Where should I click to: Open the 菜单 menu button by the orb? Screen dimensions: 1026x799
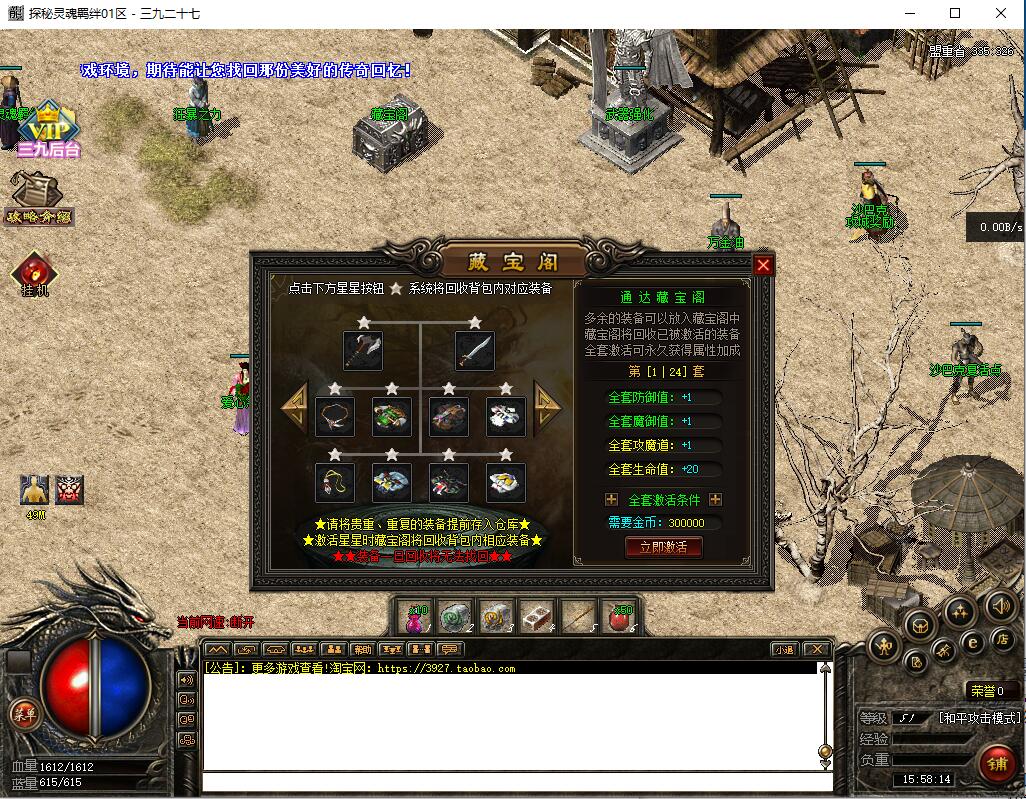click(21, 712)
